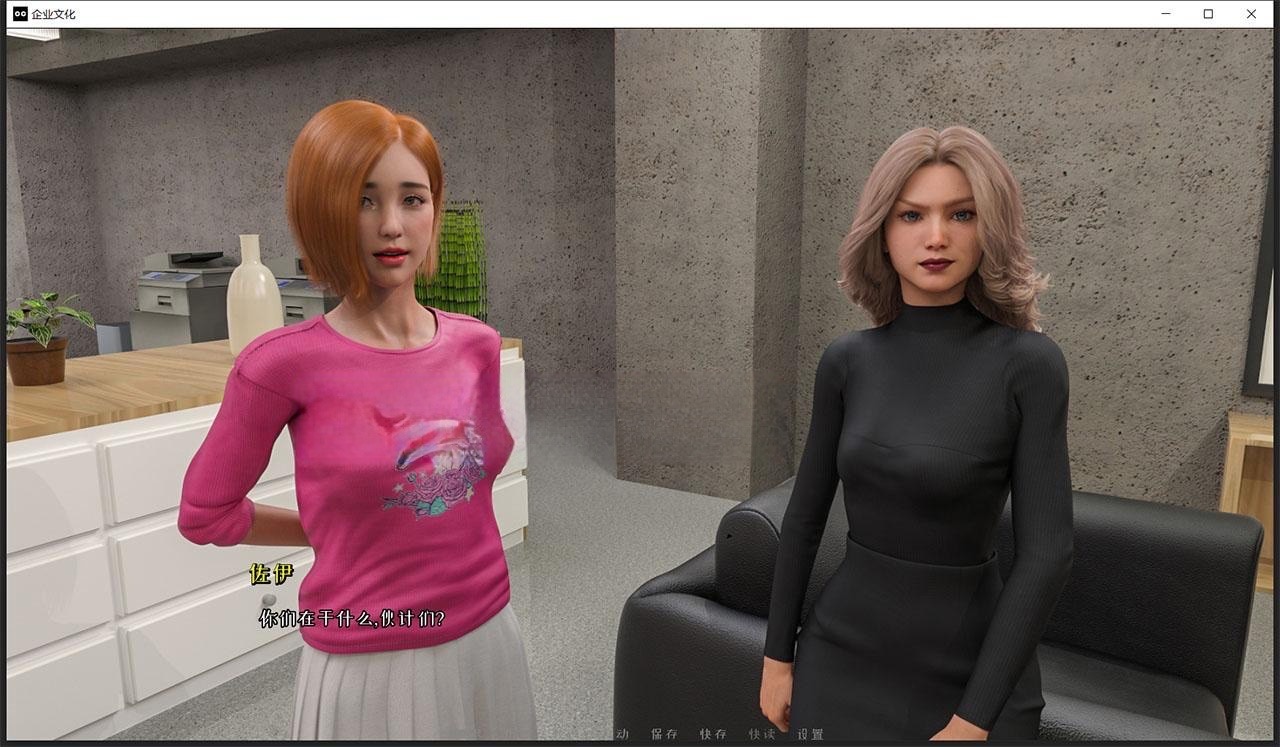This screenshot has height=747, width=1280.
Task: Toggle auto-advance with the 动 button
Action: [x=623, y=734]
